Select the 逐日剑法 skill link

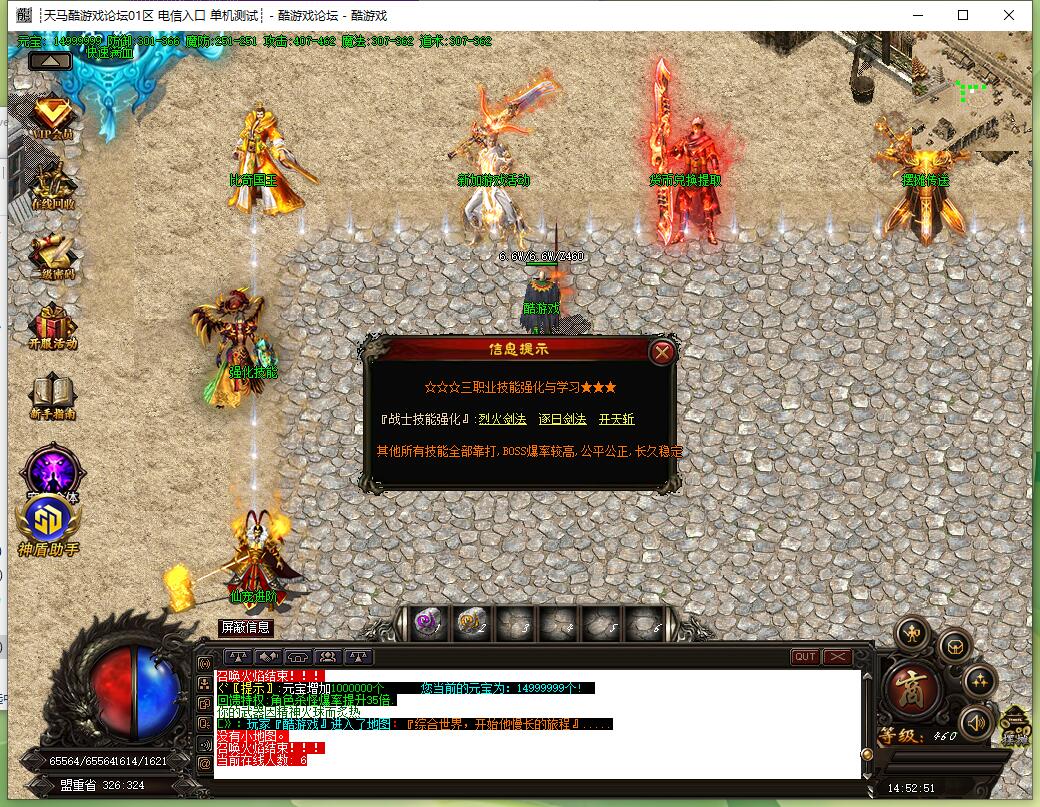[560, 420]
